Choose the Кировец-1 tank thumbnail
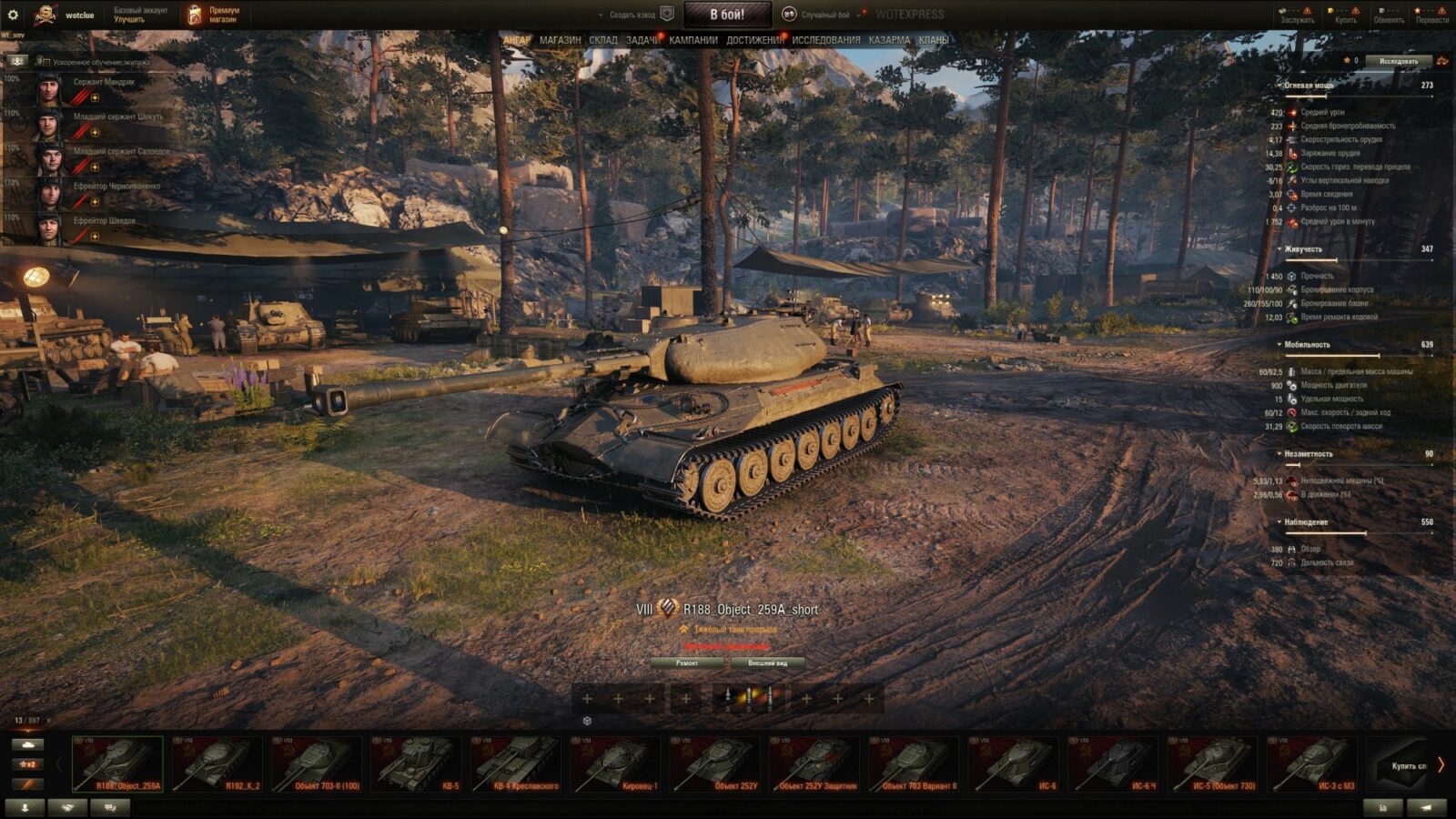1456x819 pixels. point(616,763)
